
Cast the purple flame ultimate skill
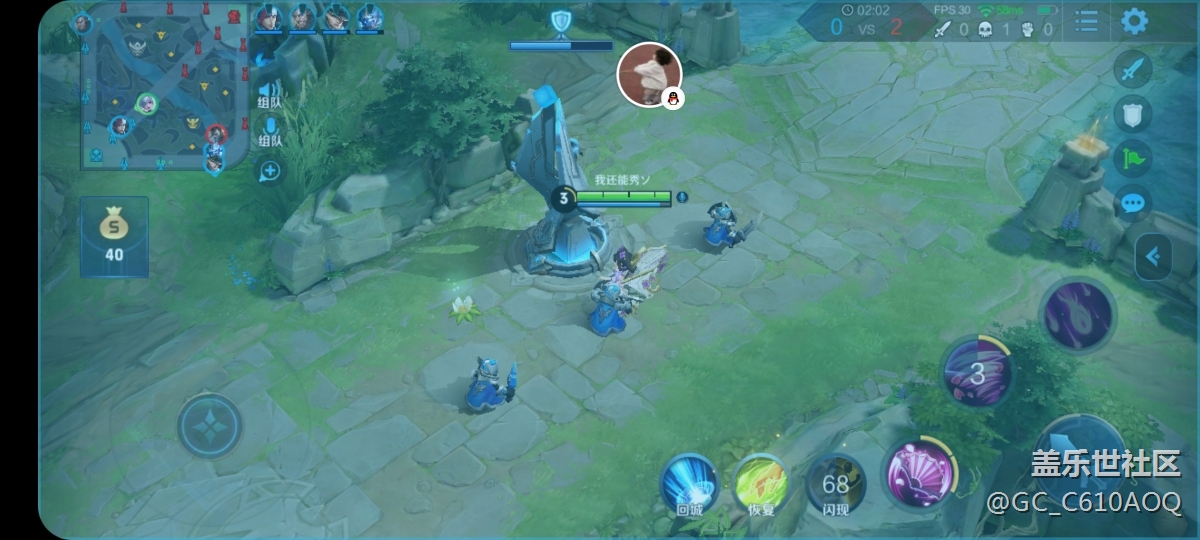click(1078, 314)
